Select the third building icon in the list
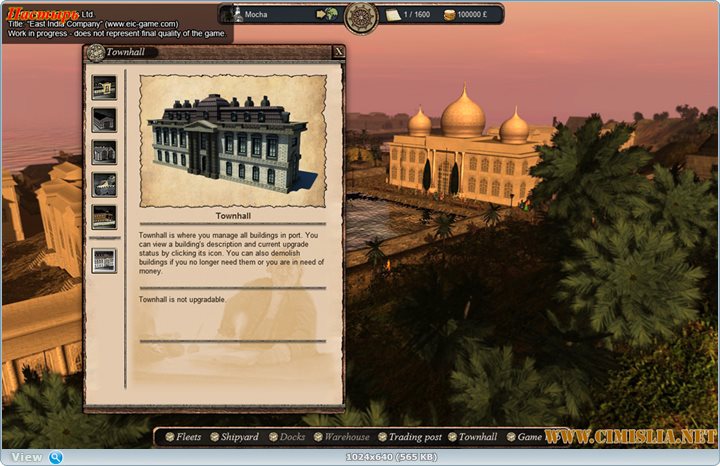Screen dimensions: 720x466 [104, 152]
